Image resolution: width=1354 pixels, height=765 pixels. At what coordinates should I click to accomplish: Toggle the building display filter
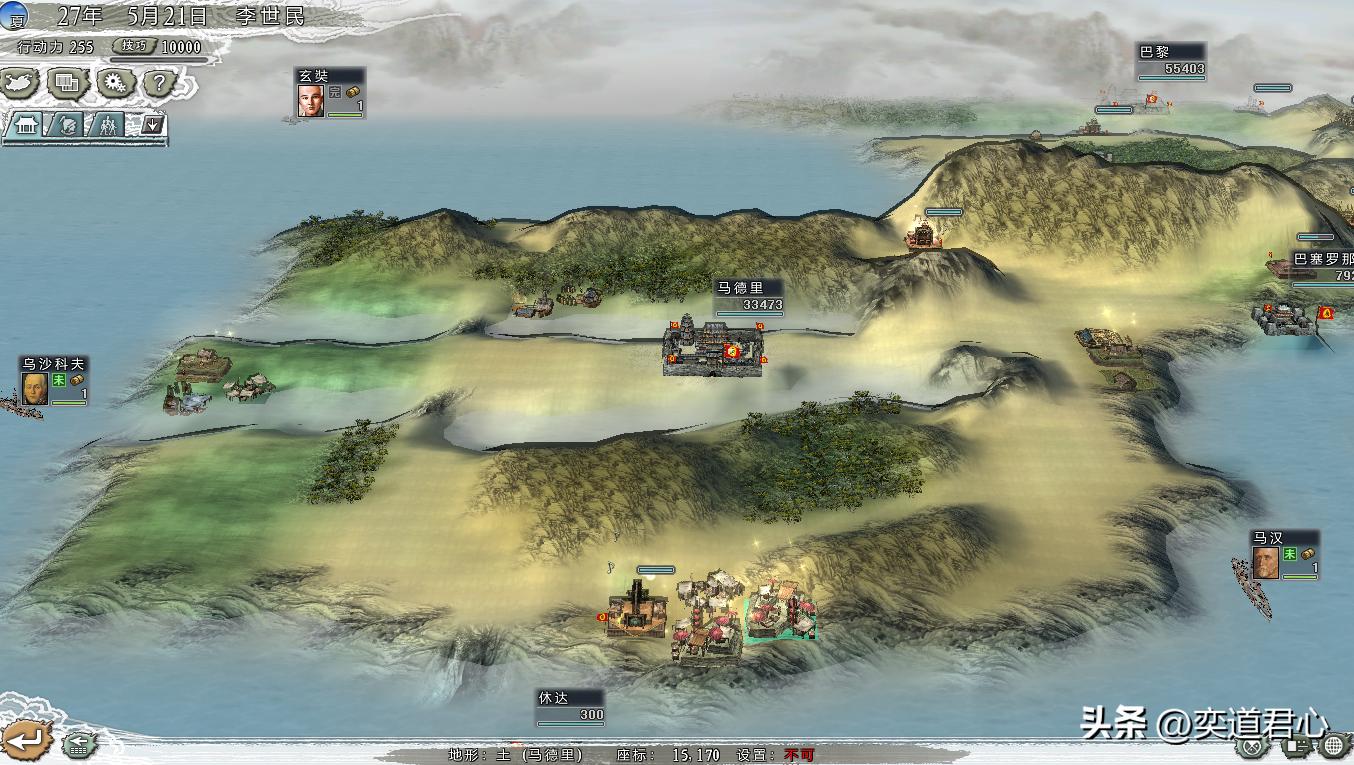26,126
